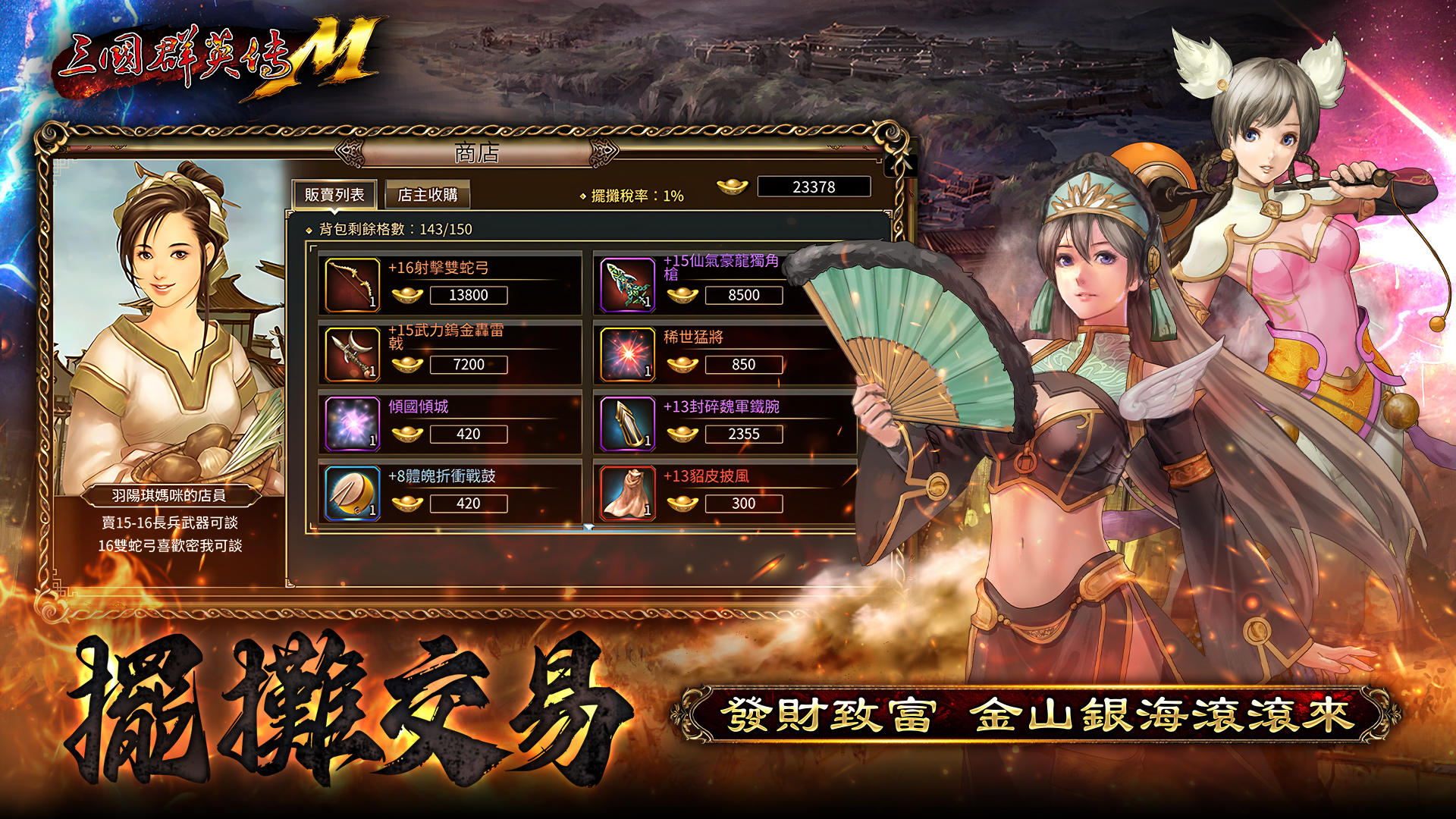This screenshot has width=1456, height=819.
Task: Switch to the 店主收購 tab
Action: click(x=428, y=193)
